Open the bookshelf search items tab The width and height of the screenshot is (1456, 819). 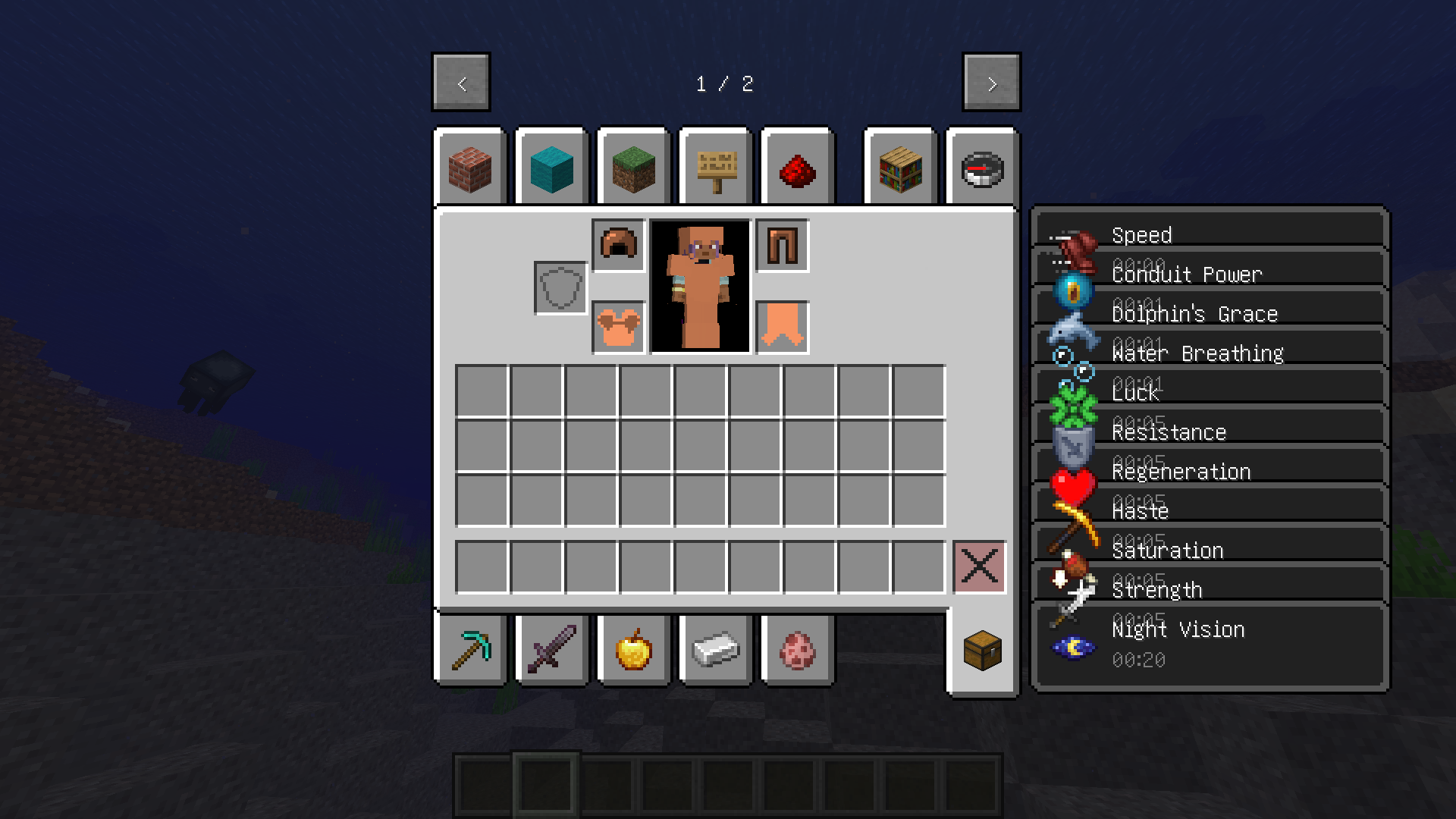(x=899, y=168)
